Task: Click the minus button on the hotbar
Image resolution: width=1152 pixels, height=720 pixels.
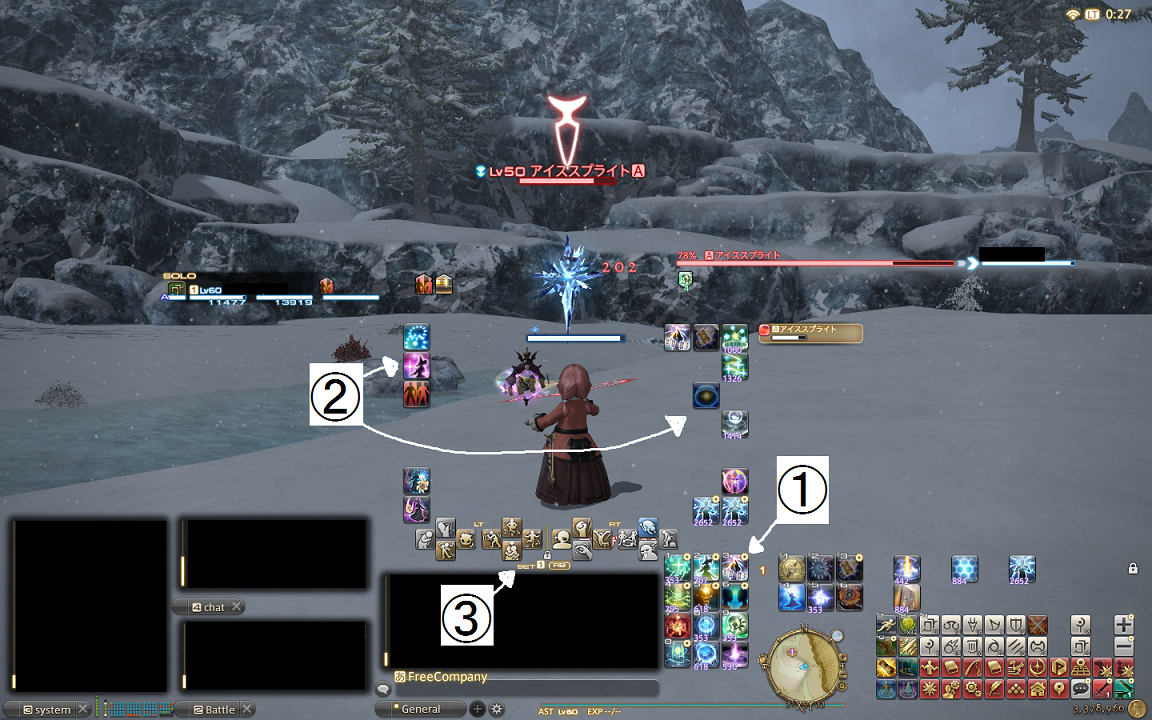Action: [x=1124, y=646]
